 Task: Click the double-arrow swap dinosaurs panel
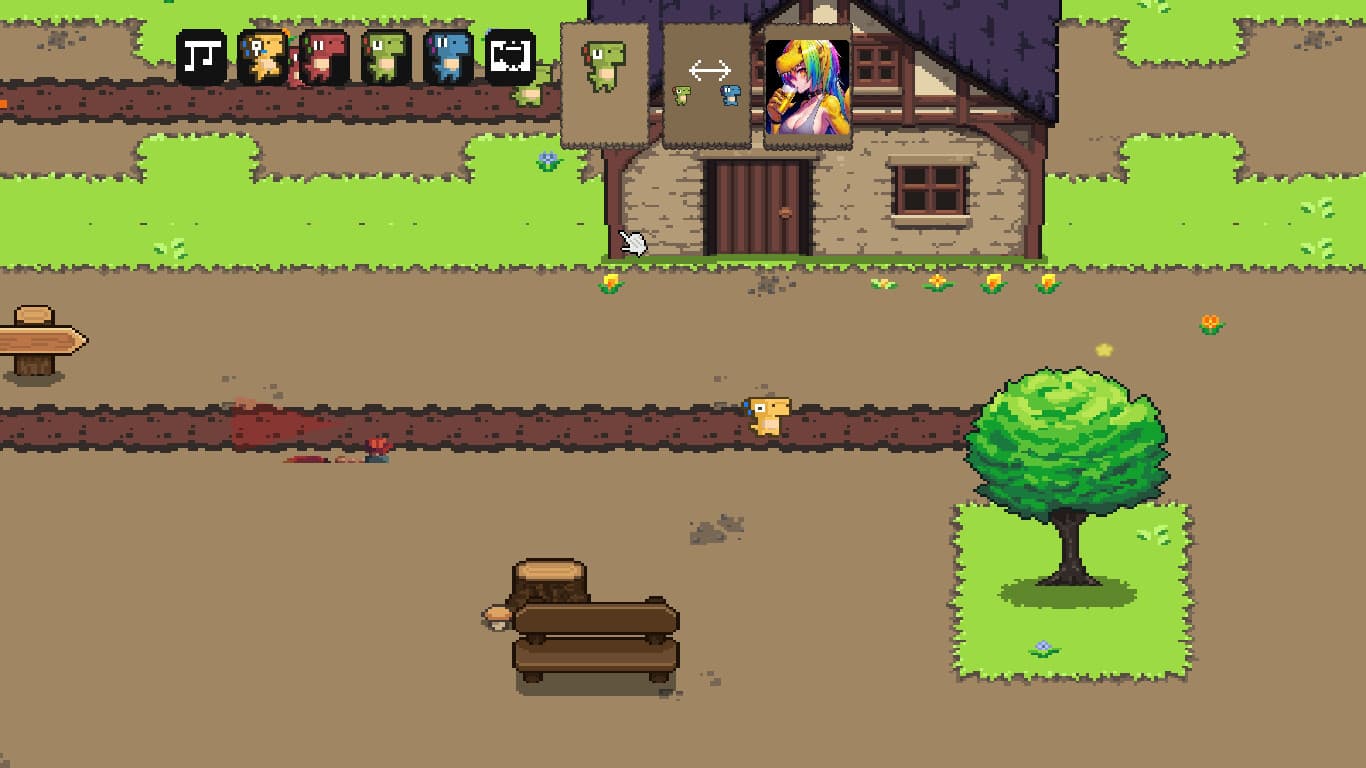(x=707, y=85)
